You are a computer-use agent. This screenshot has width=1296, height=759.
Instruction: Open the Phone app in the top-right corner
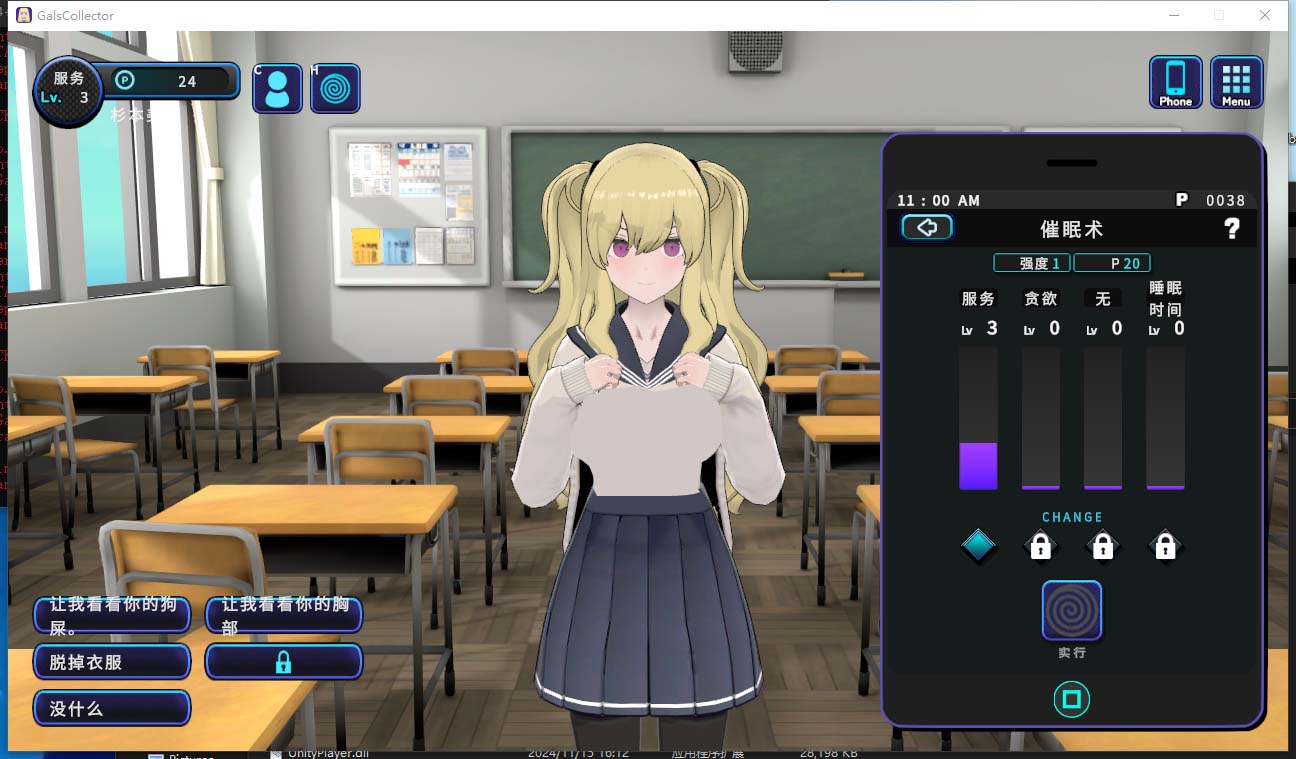tap(1175, 82)
